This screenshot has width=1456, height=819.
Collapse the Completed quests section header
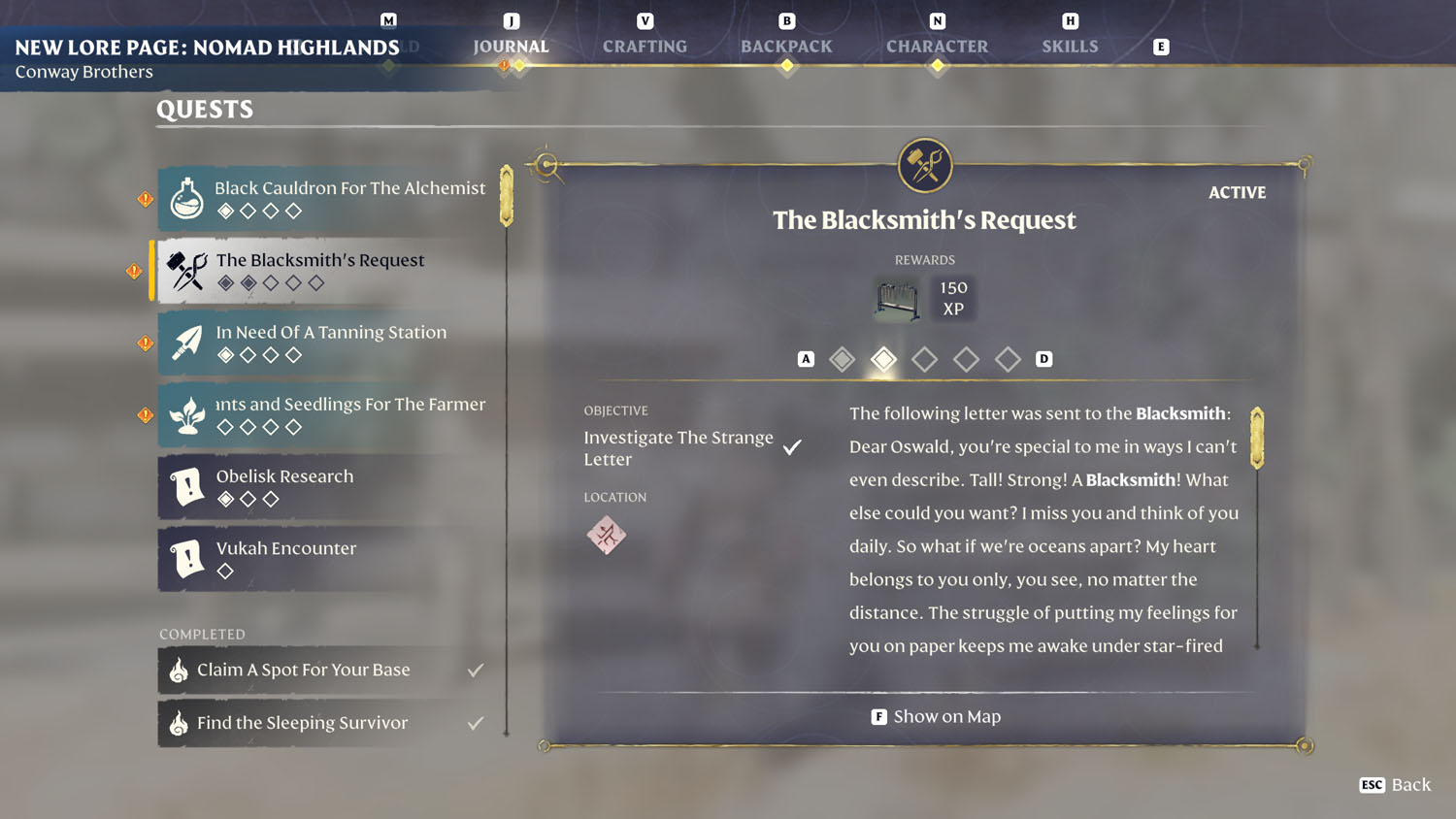click(x=201, y=634)
